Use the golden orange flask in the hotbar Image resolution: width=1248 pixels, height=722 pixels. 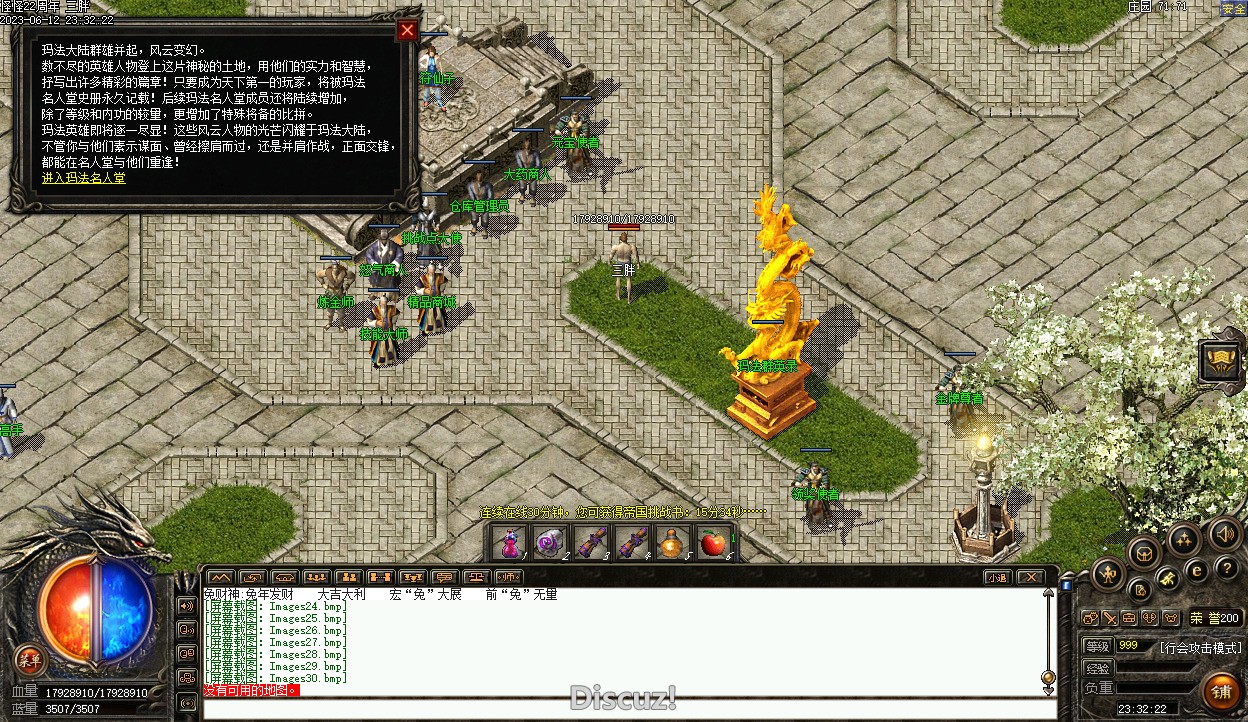coord(672,543)
